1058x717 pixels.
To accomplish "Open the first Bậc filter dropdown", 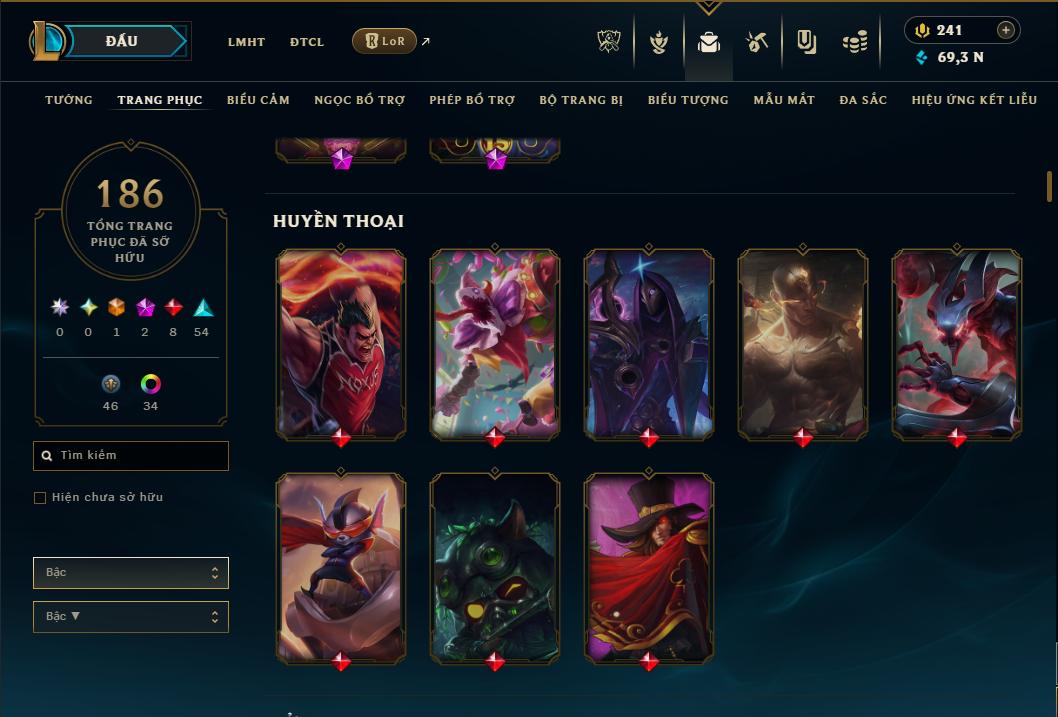I will pos(130,573).
